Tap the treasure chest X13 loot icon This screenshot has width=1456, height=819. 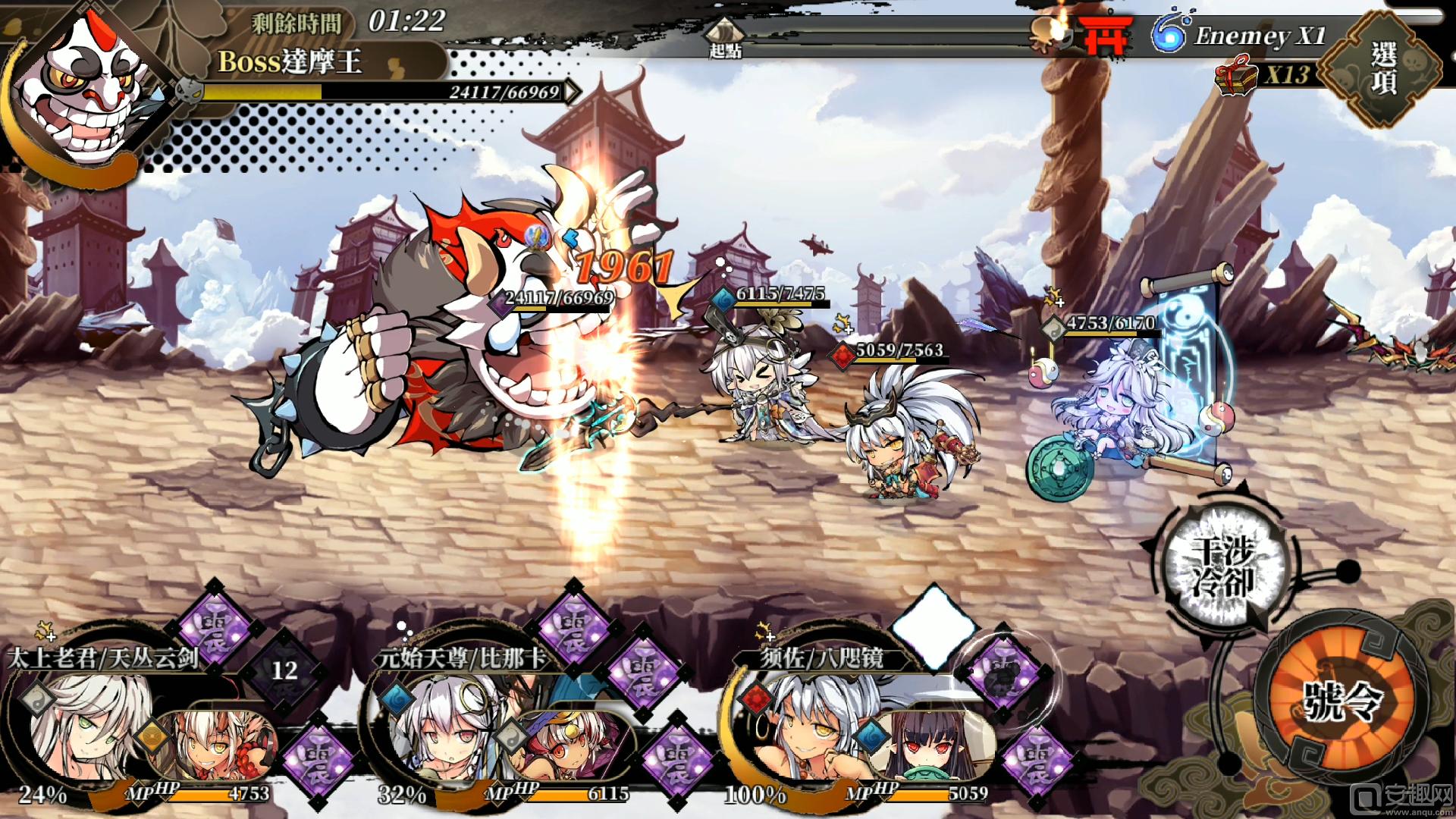click(x=1238, y=77)
